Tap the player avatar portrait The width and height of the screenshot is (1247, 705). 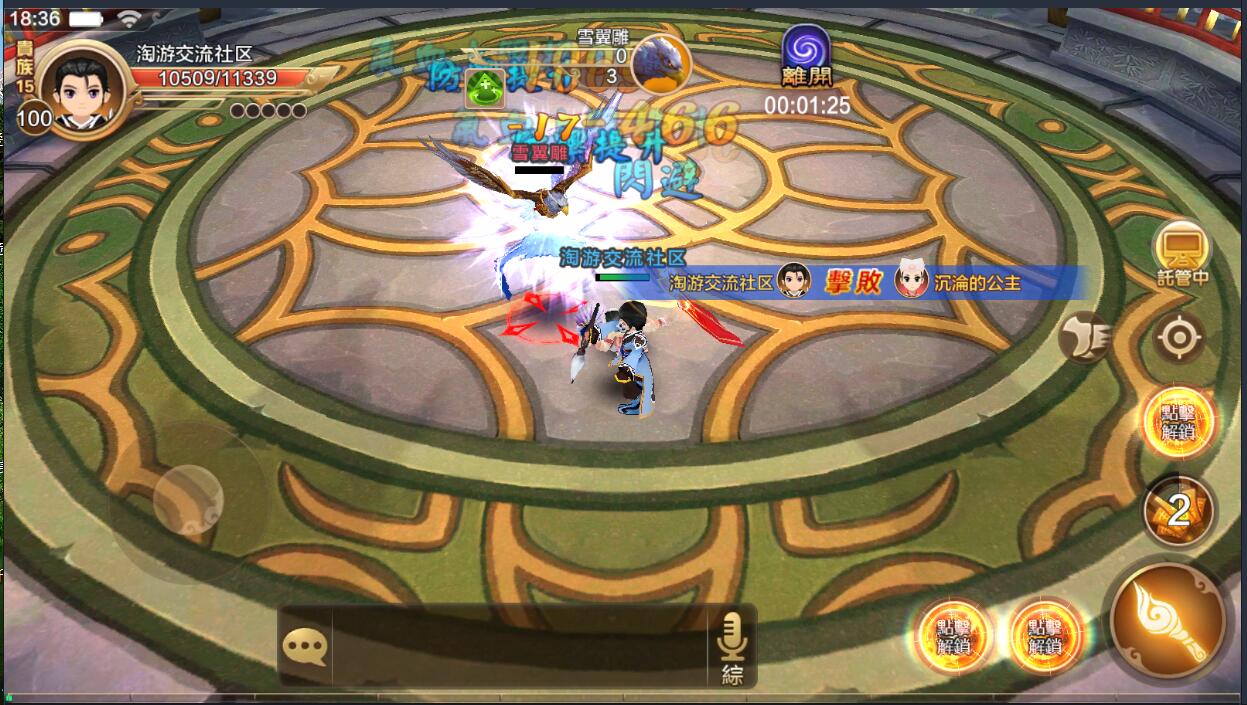tap(84, 89)
